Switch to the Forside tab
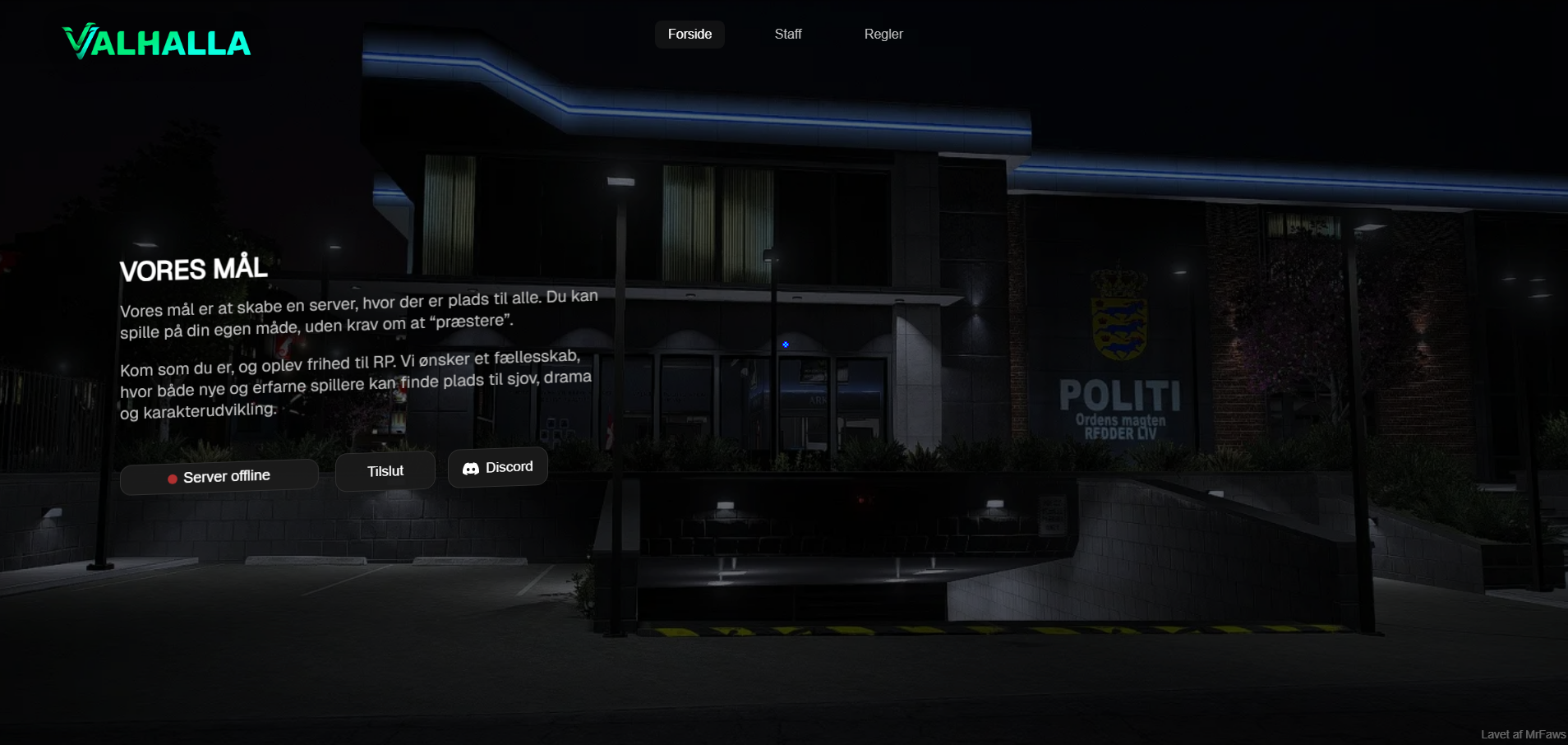This screenshot has width=1568, height=745. (x=689, y=35)
